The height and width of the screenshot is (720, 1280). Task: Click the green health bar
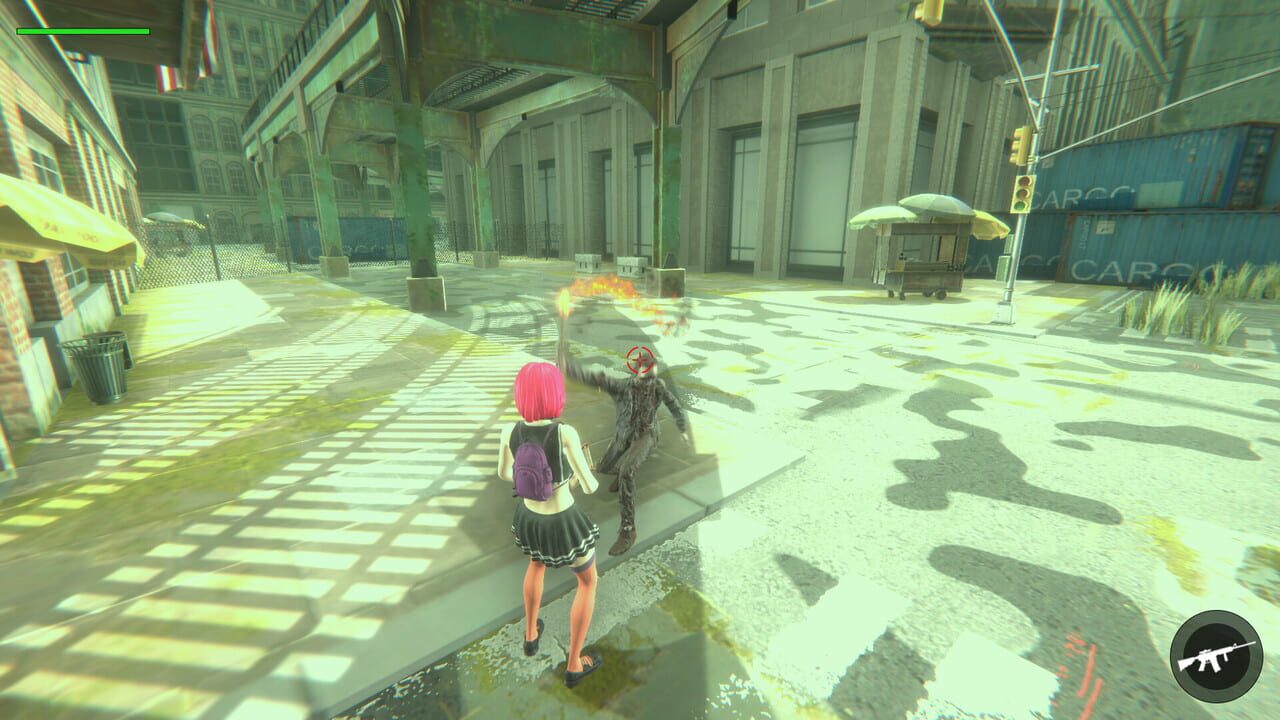point(85,30)
